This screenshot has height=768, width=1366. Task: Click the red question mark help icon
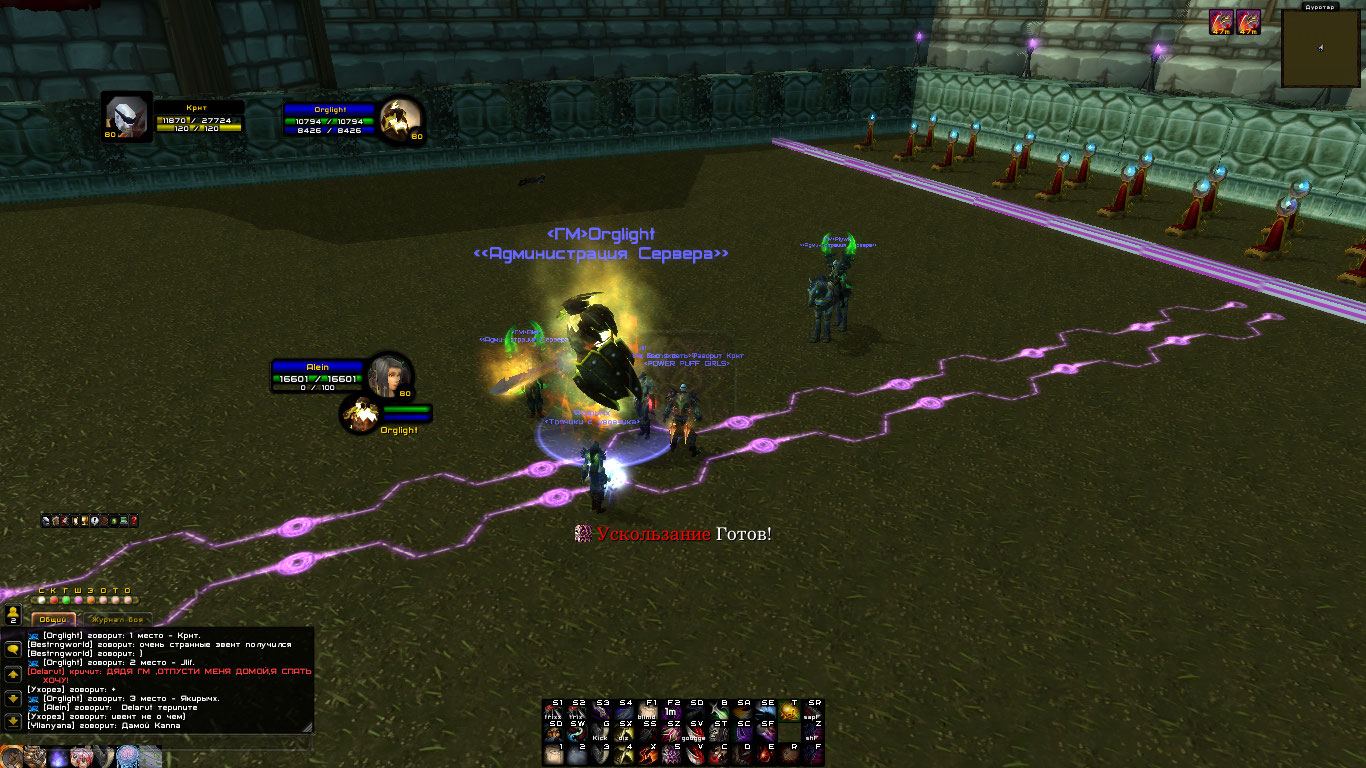click(x=133, y=520)
